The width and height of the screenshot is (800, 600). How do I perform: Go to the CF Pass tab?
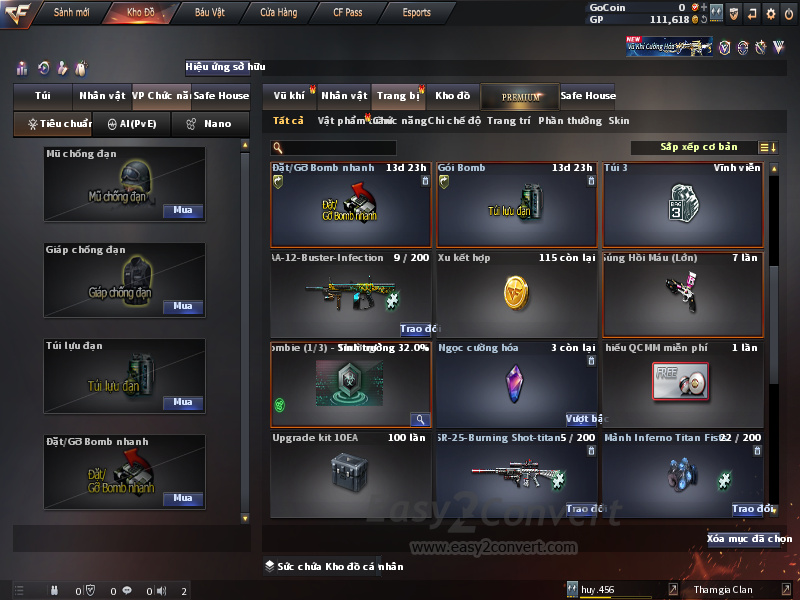pyautogui.click(x=349, y=13)
